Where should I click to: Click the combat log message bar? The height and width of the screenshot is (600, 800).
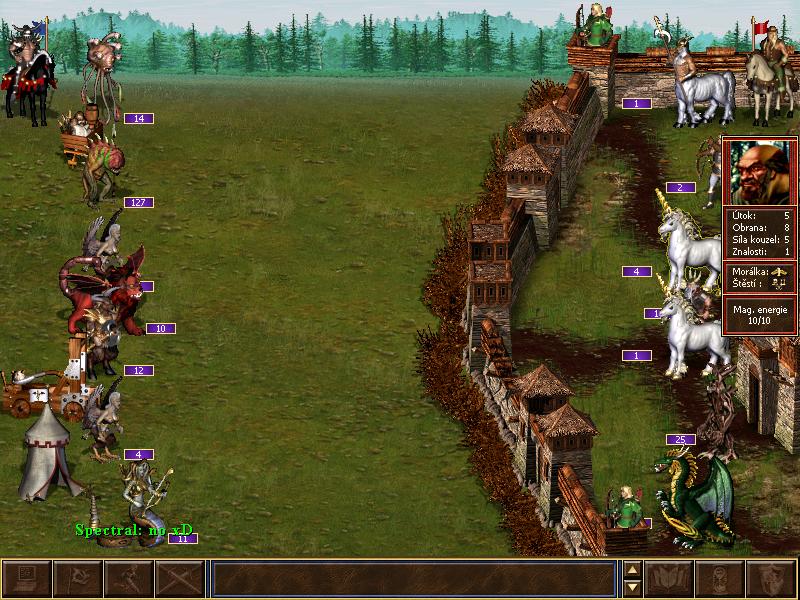click(413, 579)
